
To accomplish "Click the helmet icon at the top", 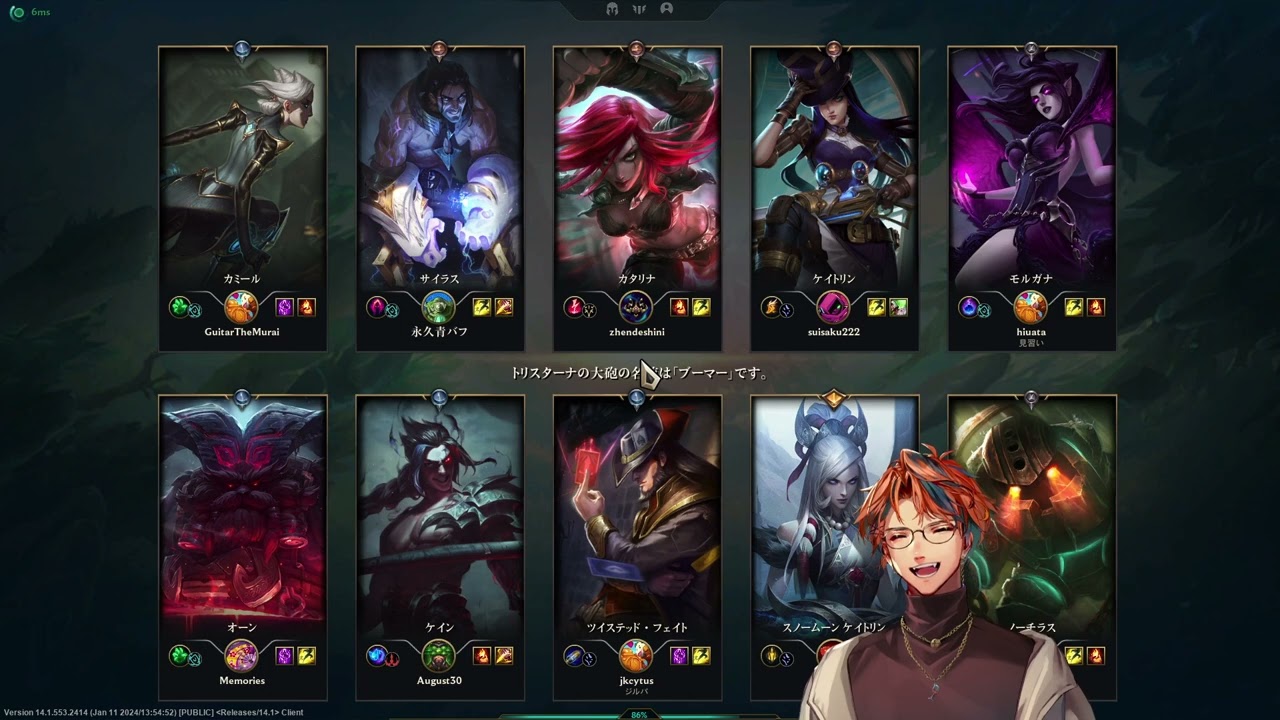I will pyautogui.click(x=612, y=9).
